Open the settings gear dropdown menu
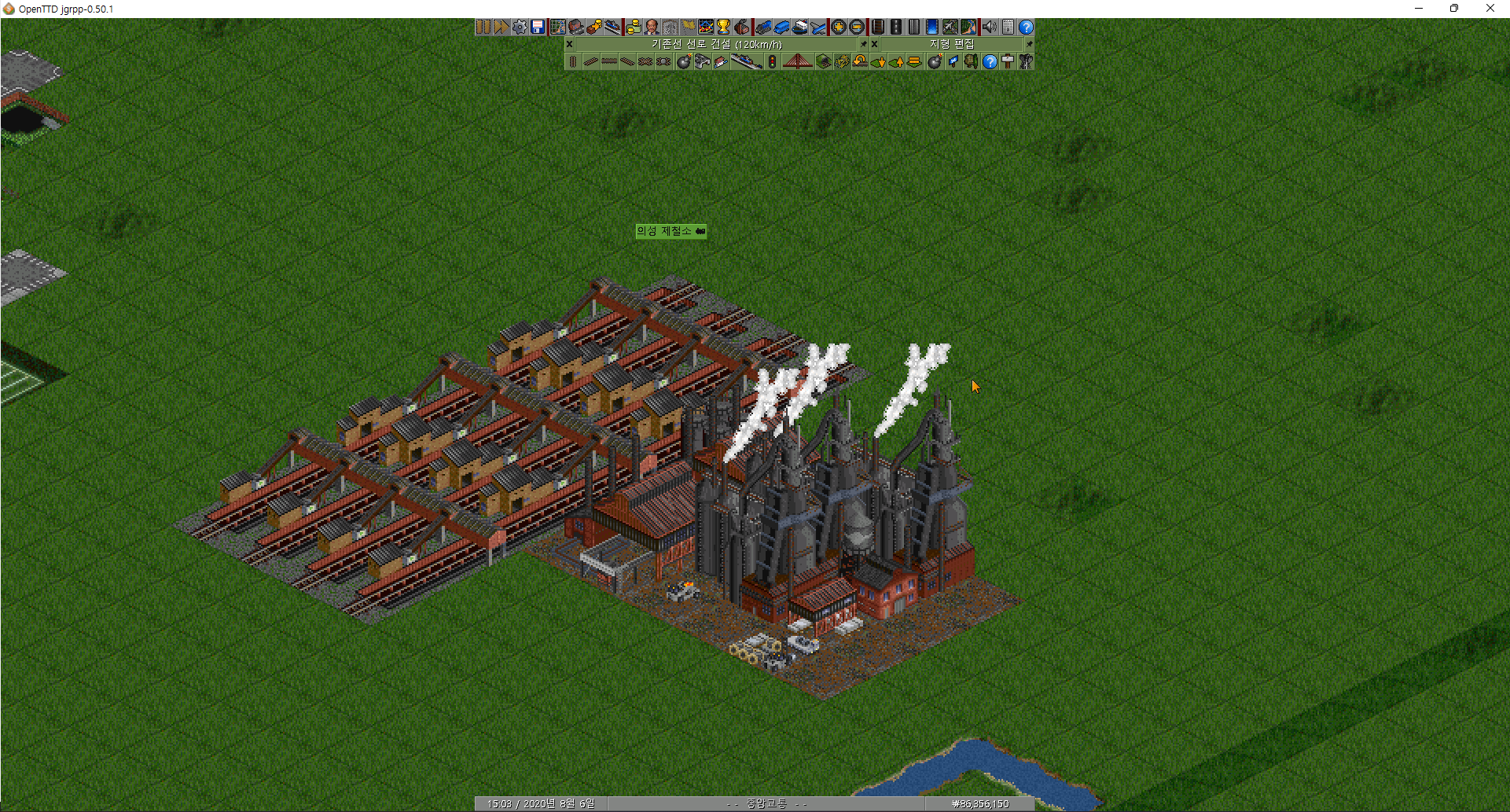Screen dimensions: 1510x812 tap(520, 27)
